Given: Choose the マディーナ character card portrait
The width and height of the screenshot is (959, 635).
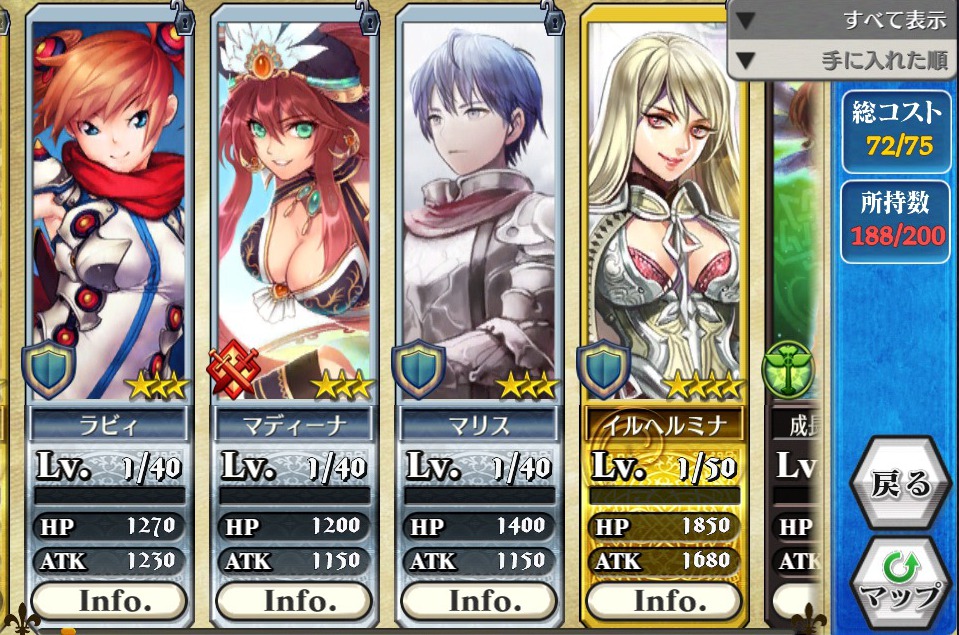Looking at the screenshot, I should [x=293, y=210].
